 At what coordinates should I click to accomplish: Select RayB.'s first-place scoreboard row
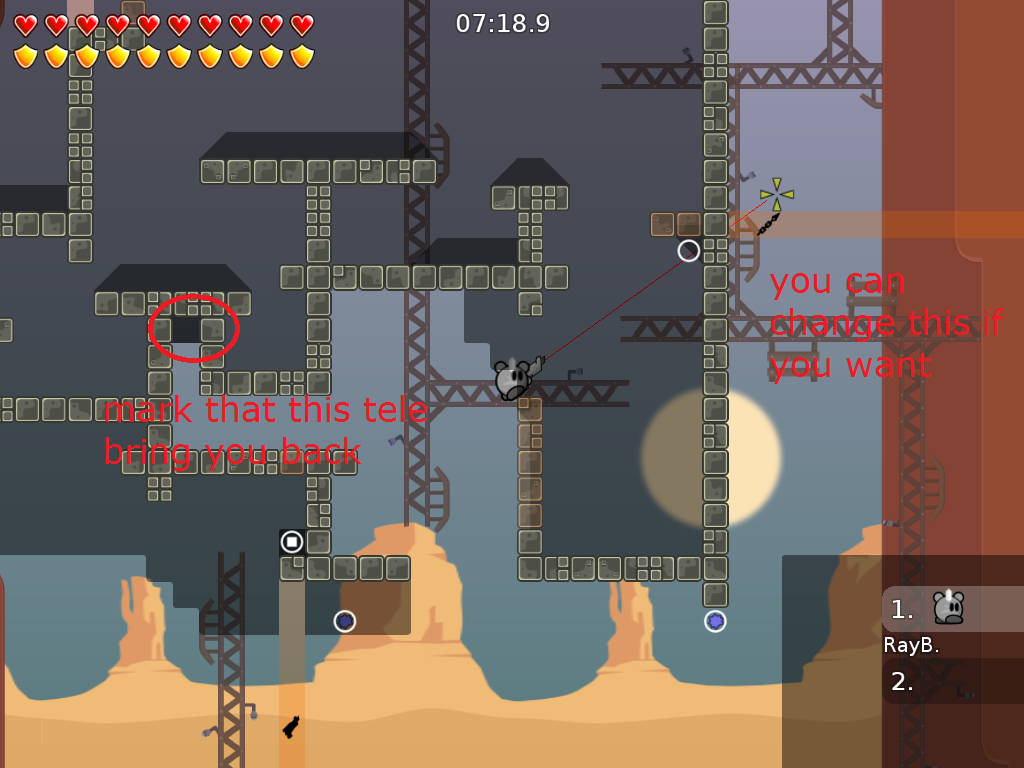click(952, 609)
